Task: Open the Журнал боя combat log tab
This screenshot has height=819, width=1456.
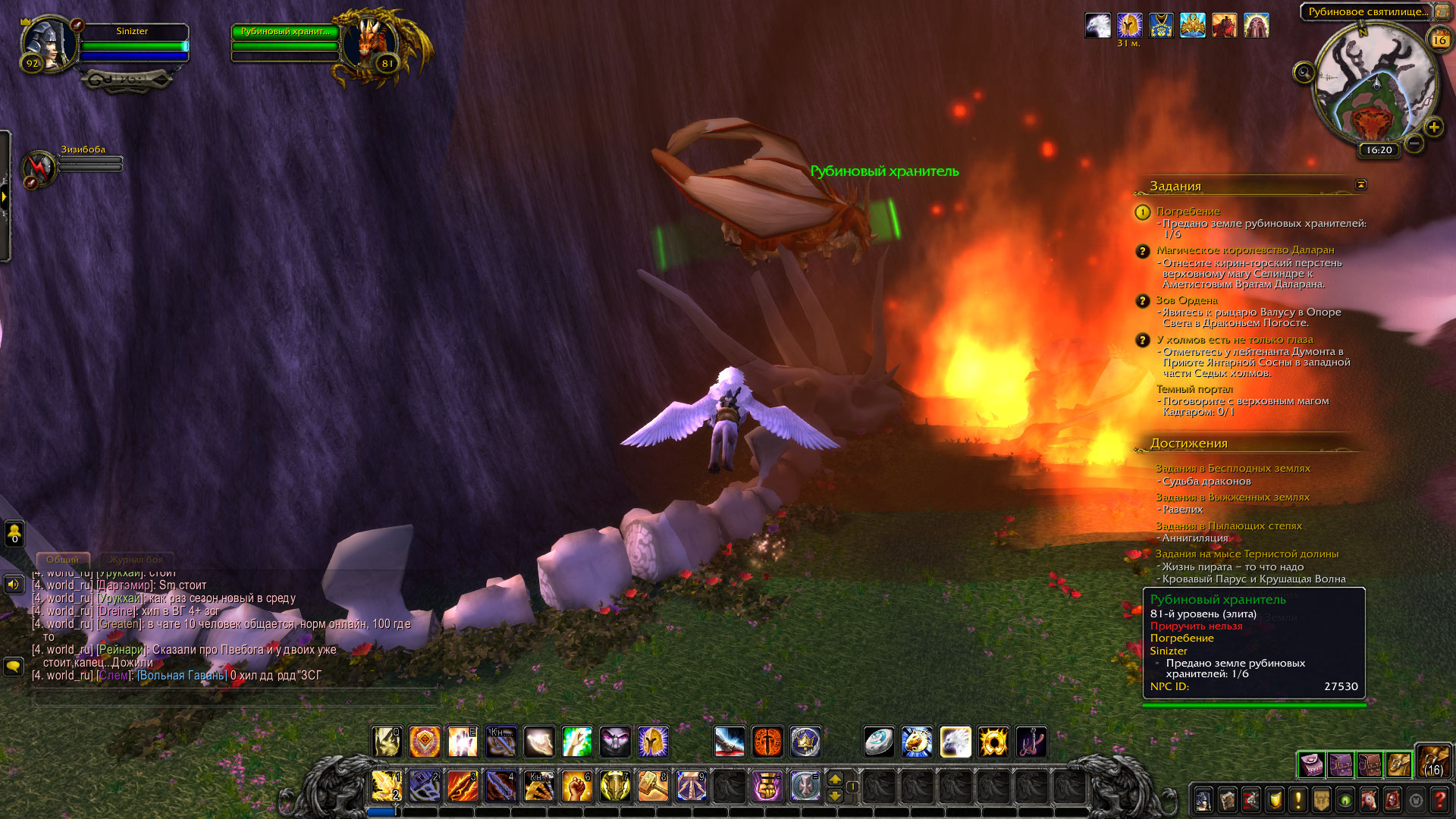Action: coord(136,560)
